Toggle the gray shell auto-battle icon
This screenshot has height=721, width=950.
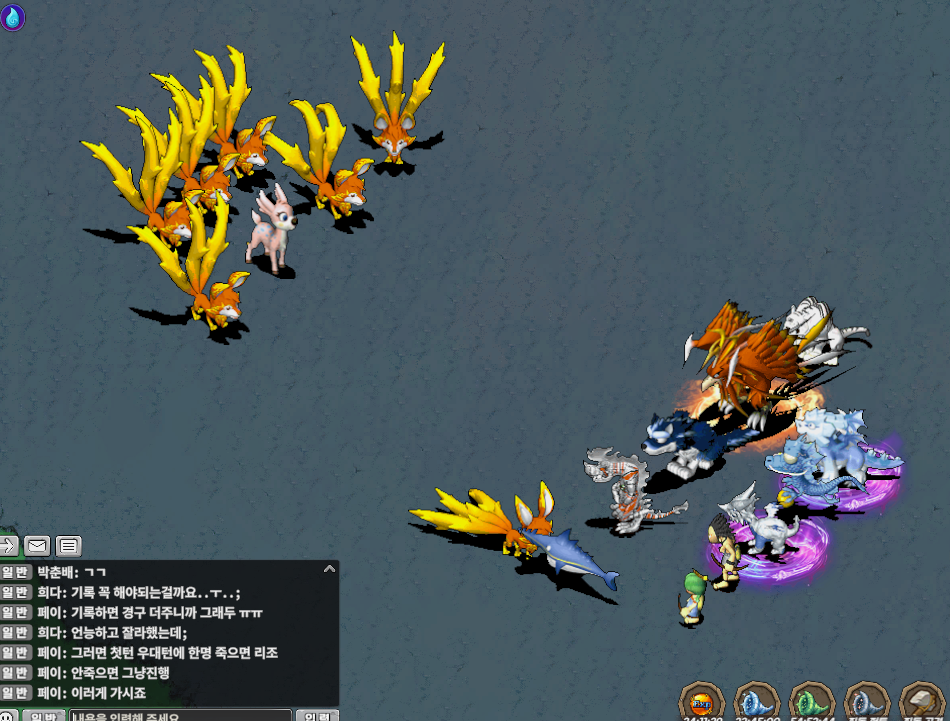866,702
